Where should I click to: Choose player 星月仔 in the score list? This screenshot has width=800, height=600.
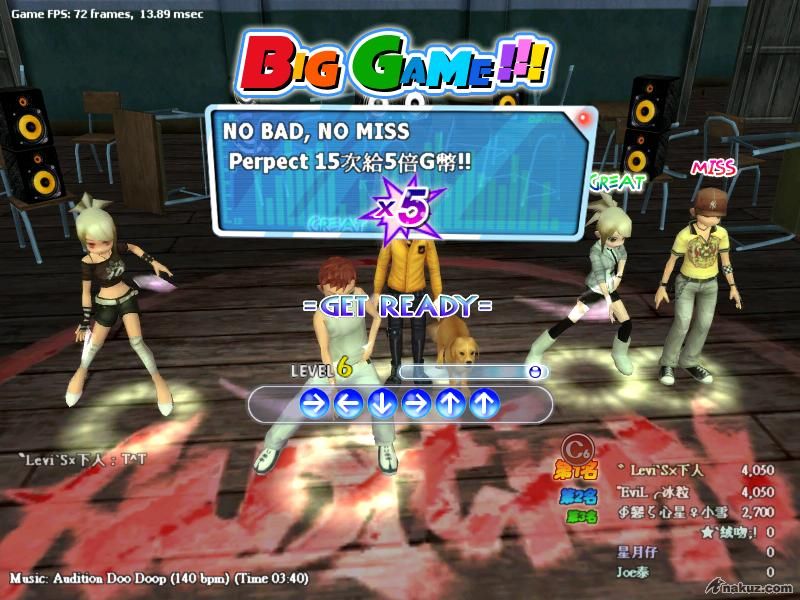coord(641,552)
